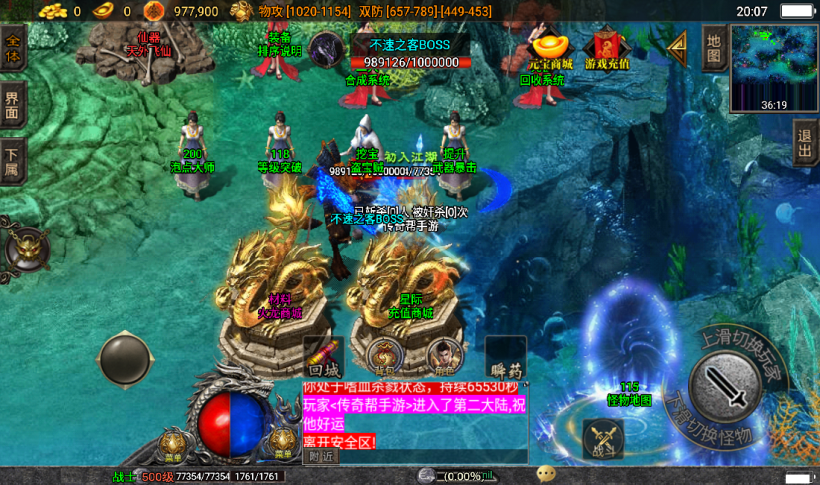Attack with the large sword button
This screenshot has width=820, height=485.
725,385
